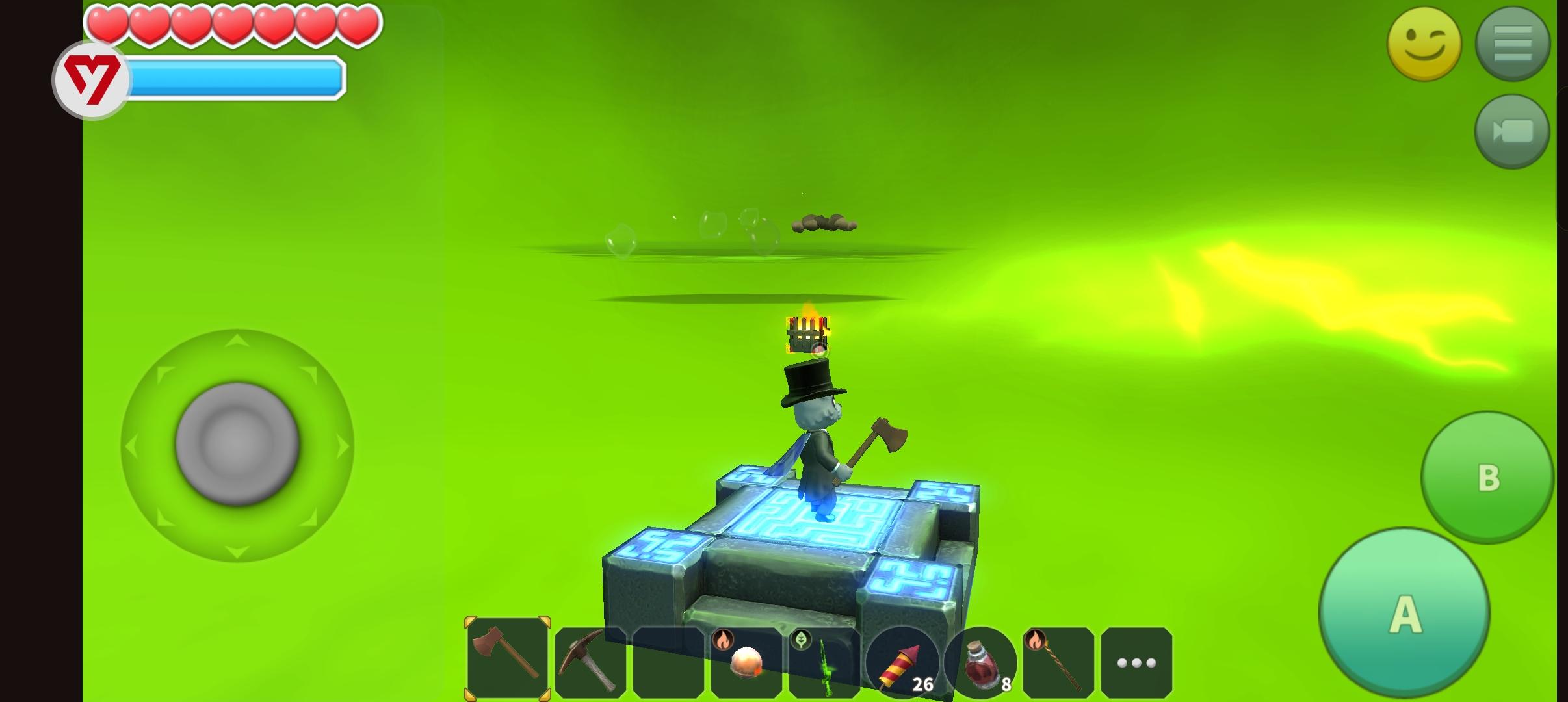
Task: Open the emoji gestures picker
Action: click(x=1424, y=44)
